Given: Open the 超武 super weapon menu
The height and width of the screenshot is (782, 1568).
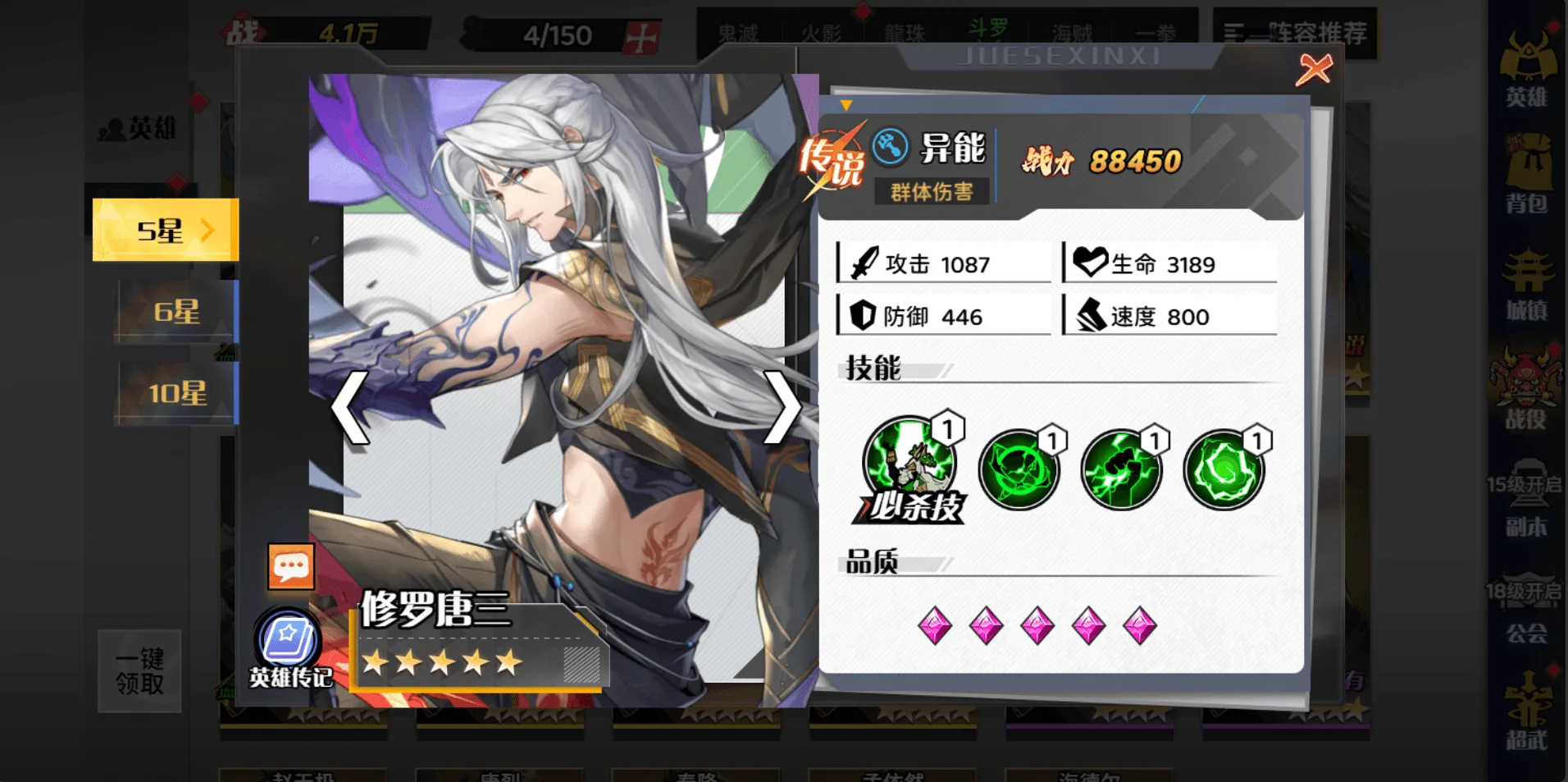Looking at the screenshot, I should tap(1526, 710).
